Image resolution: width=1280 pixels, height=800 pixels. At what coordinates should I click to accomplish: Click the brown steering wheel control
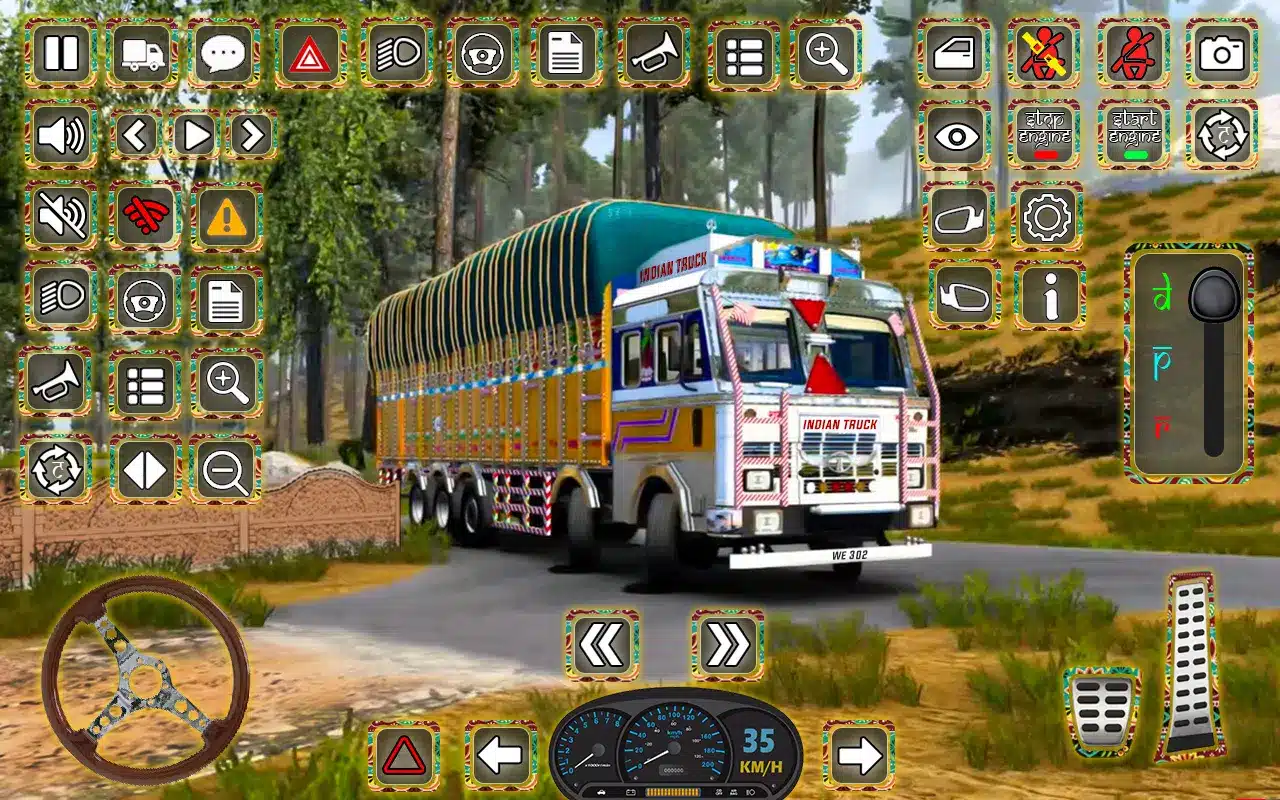coord(145,678)
